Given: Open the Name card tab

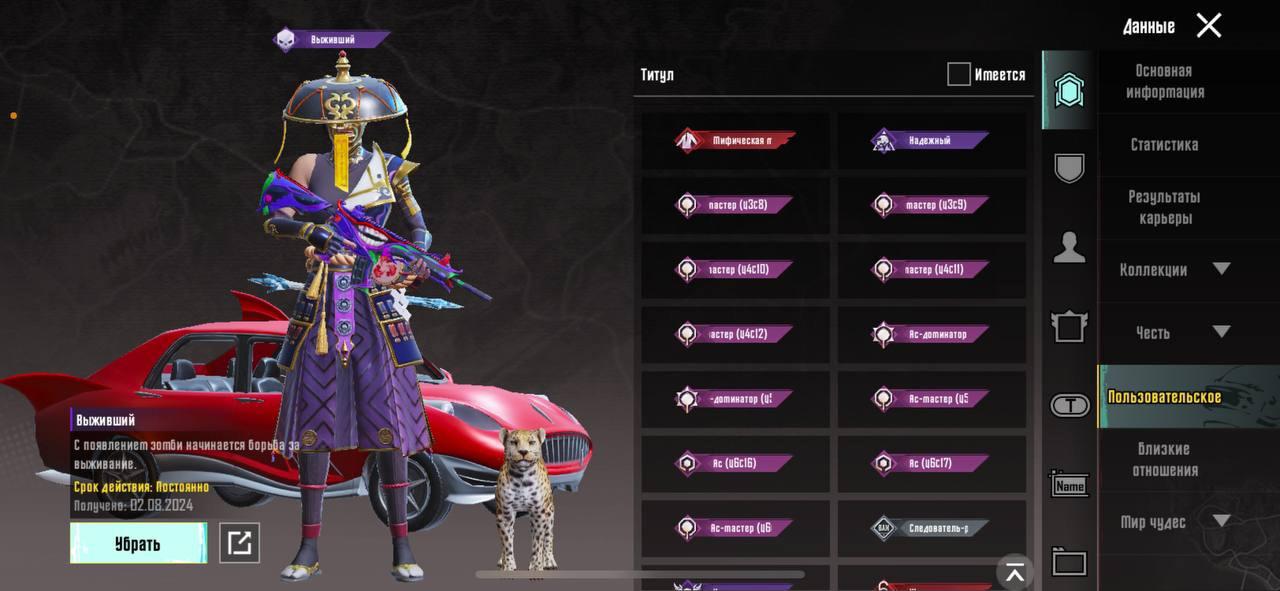Looking at the screenshot, I should [1069, 485].
